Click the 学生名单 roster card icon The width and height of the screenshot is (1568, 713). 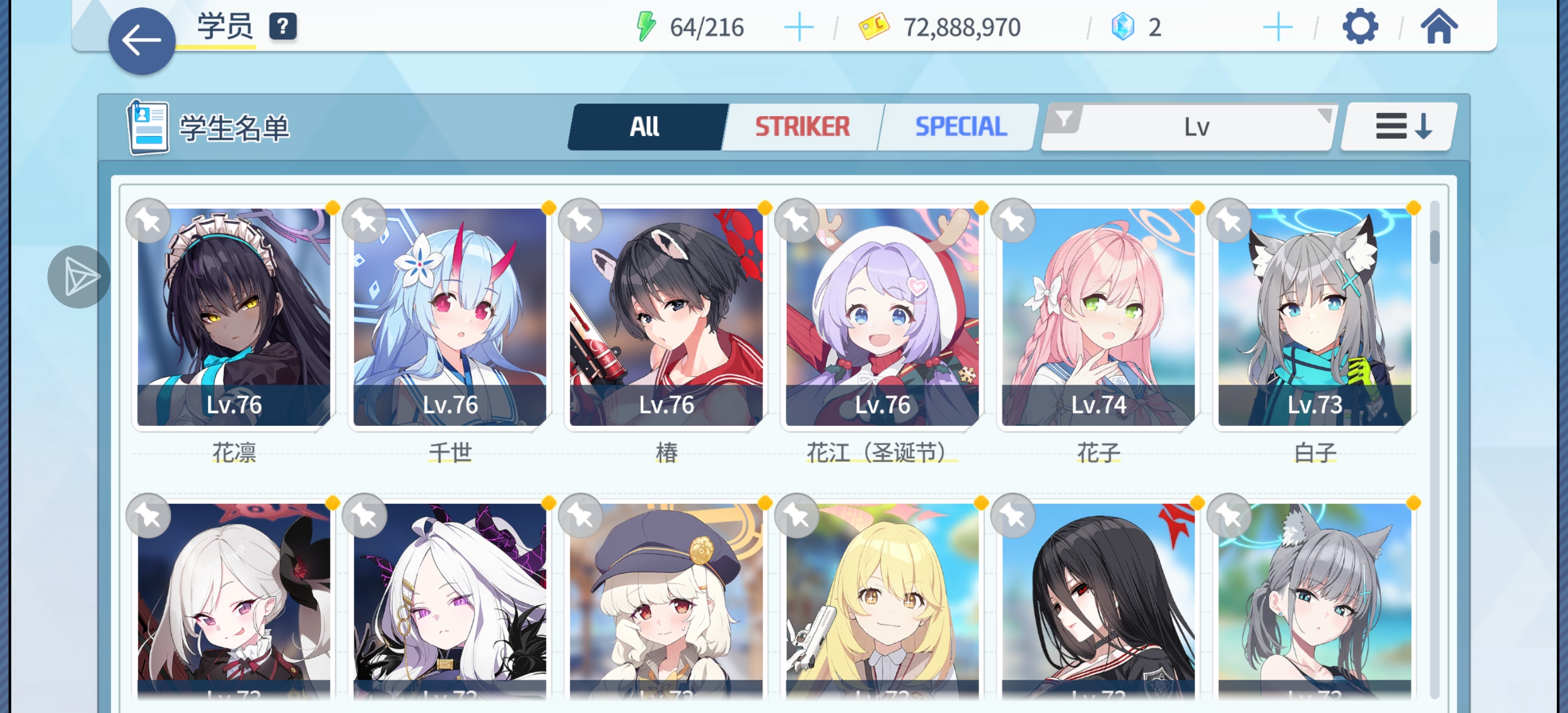coord(148,127)
